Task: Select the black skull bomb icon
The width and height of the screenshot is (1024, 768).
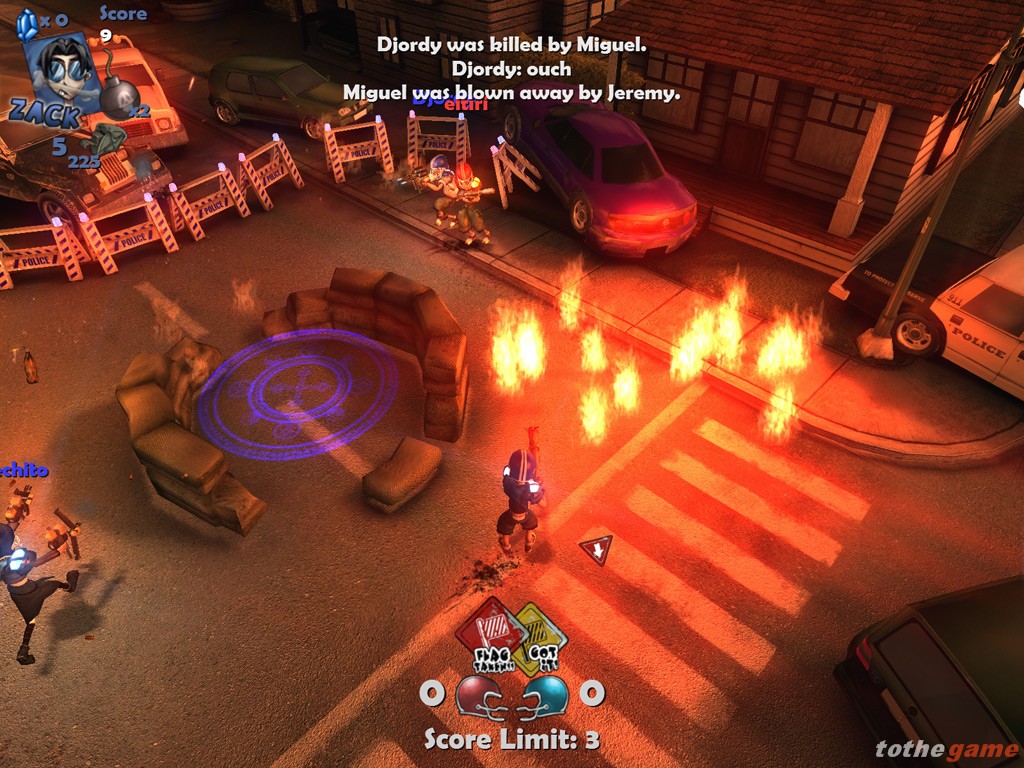Action: (118, 96)
